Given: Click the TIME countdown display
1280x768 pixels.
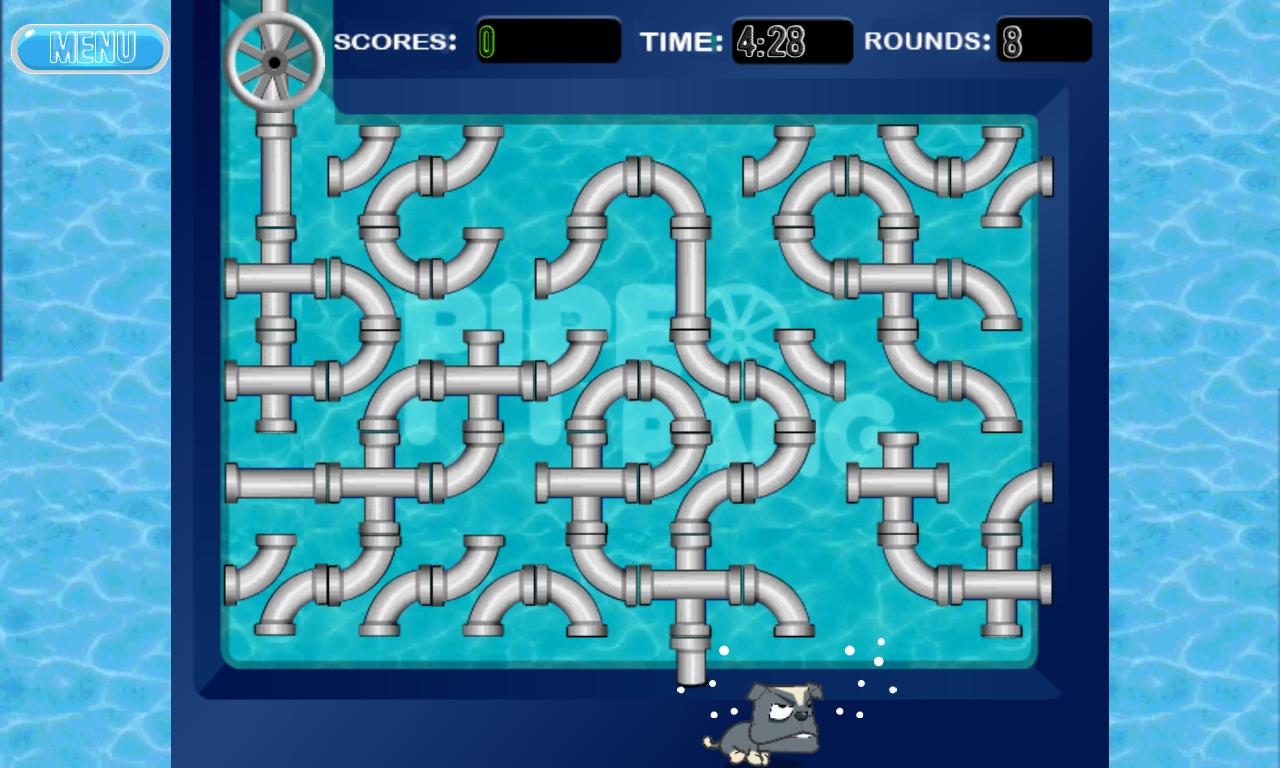Looking at the screenshot, I should [x=790, y=43].
